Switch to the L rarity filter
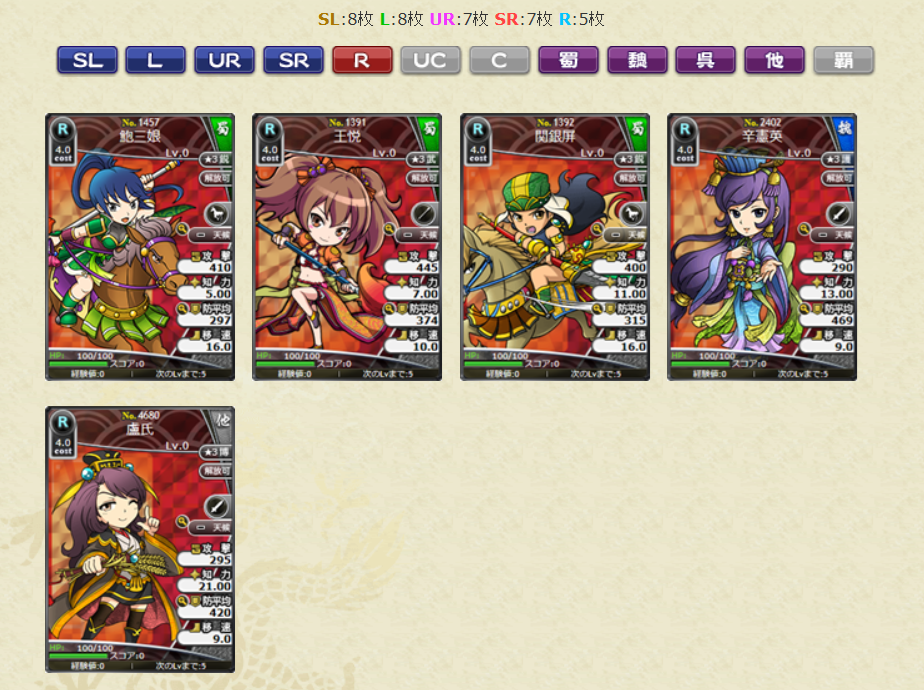Image resolution: width=924 pixels, height=690 pixels. click(x=155, y=60)
